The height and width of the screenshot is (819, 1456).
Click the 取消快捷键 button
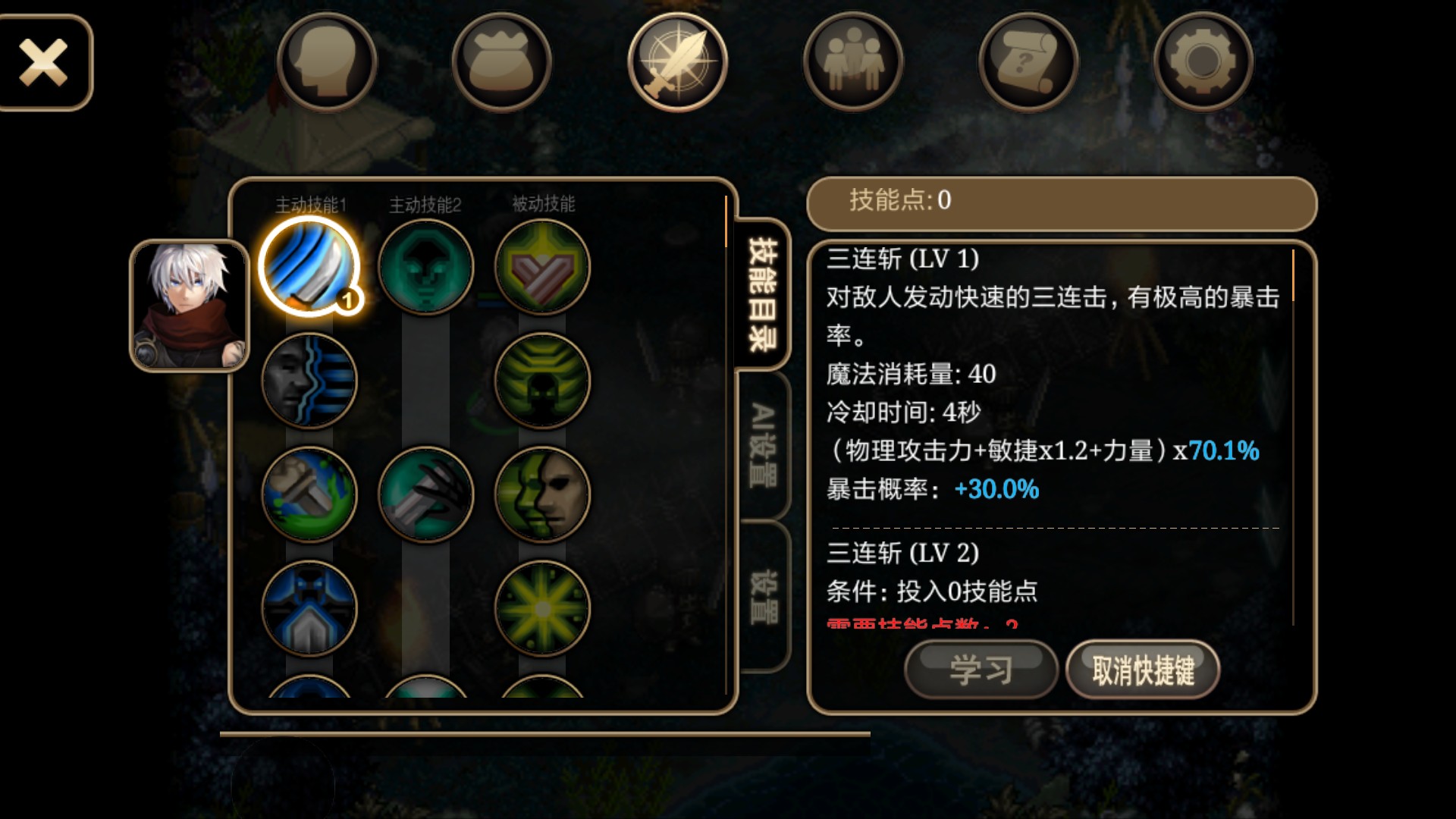pyautogui.click(x=1143, y=670)
